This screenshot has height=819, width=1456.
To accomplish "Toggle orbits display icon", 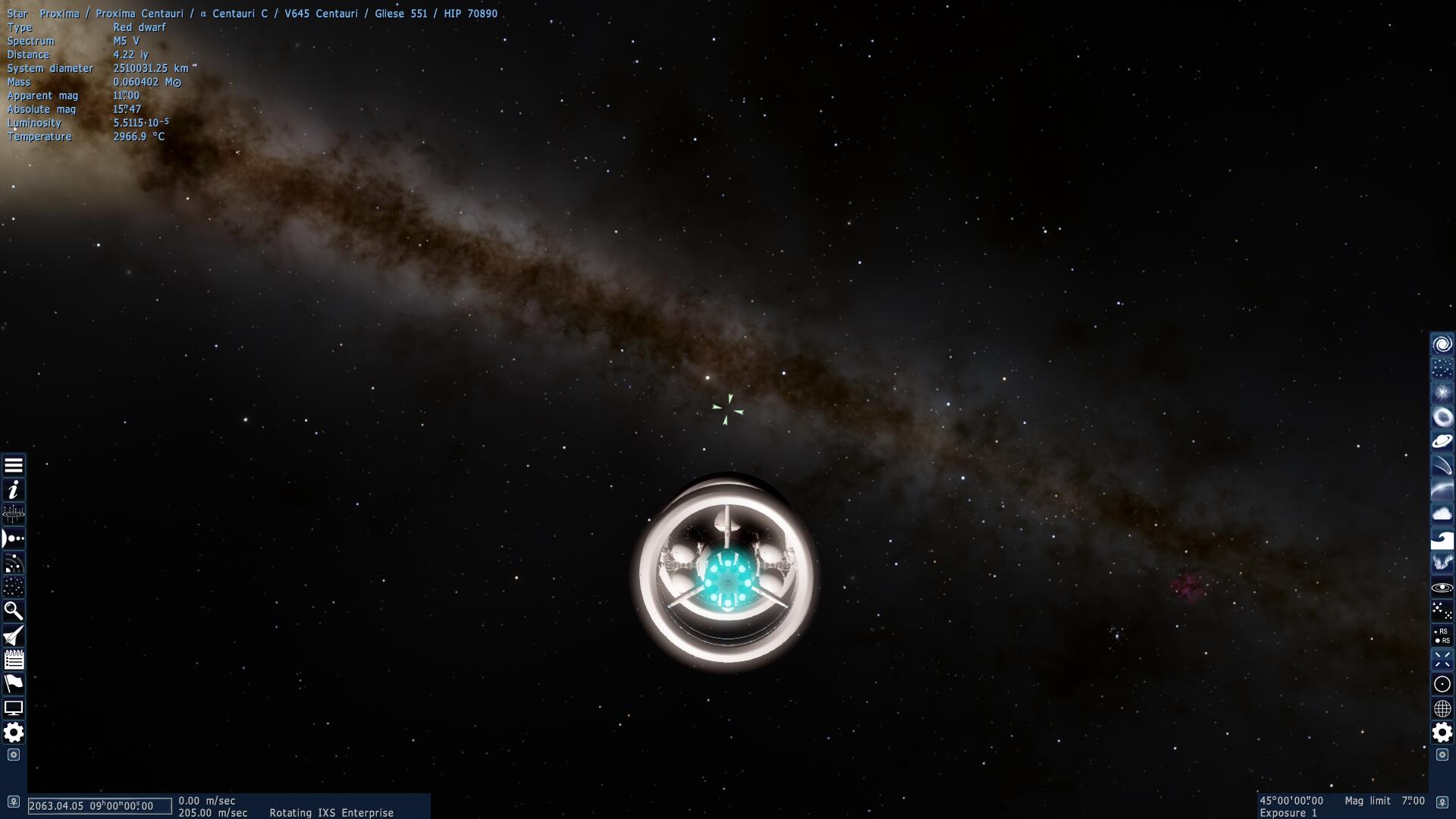I will click(x=1442, y=587).
